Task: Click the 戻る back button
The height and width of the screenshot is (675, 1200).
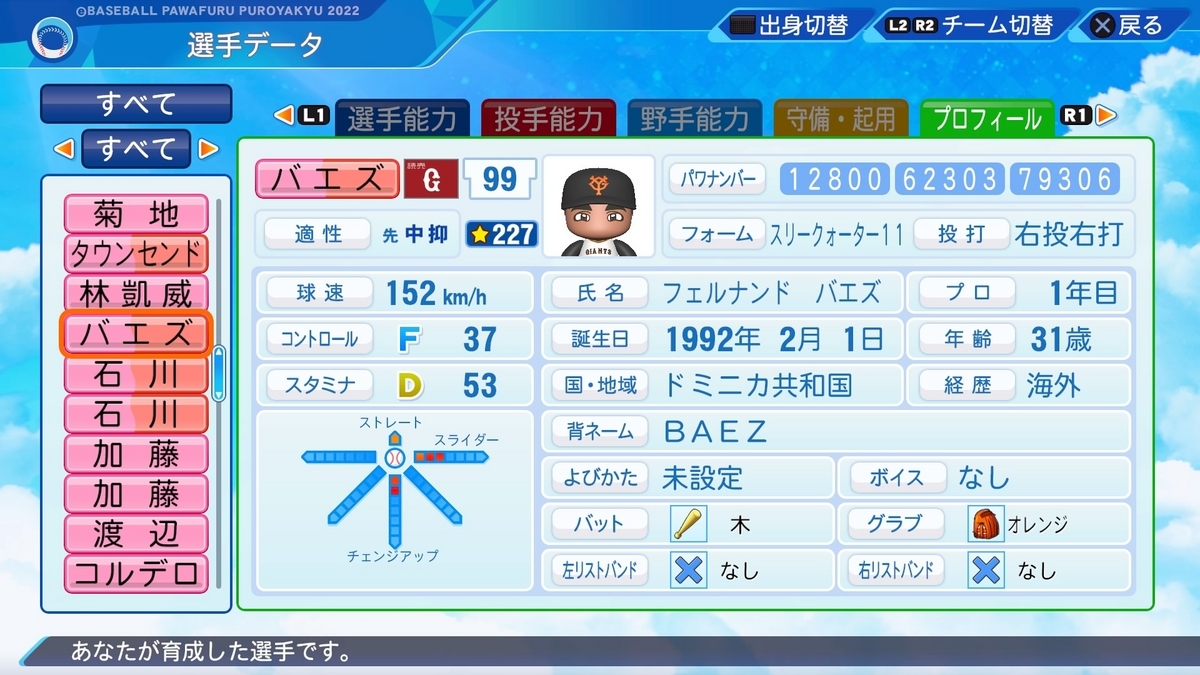Action: pos(1128,26)
